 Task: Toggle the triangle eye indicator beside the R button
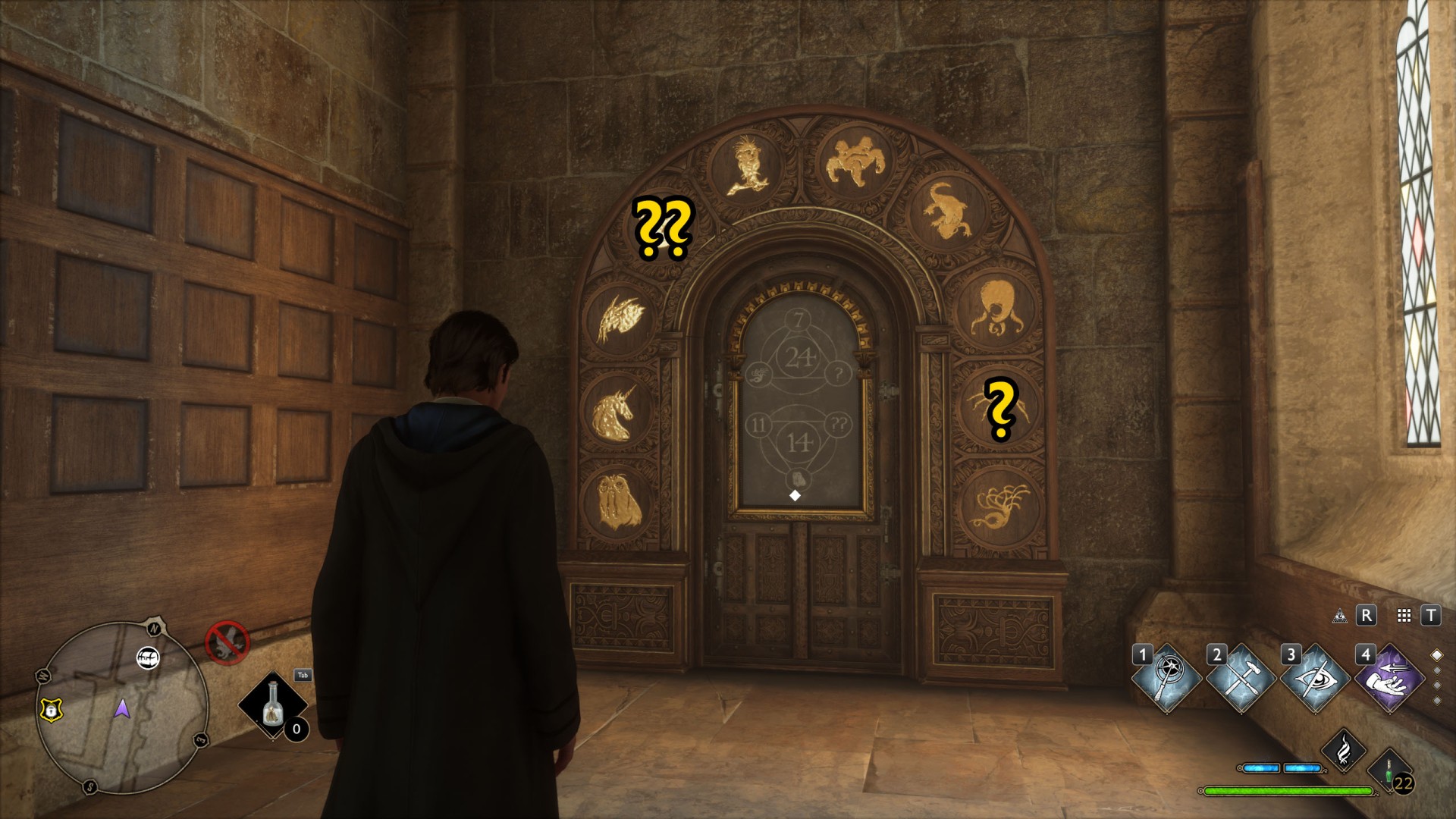(1341, 616)
